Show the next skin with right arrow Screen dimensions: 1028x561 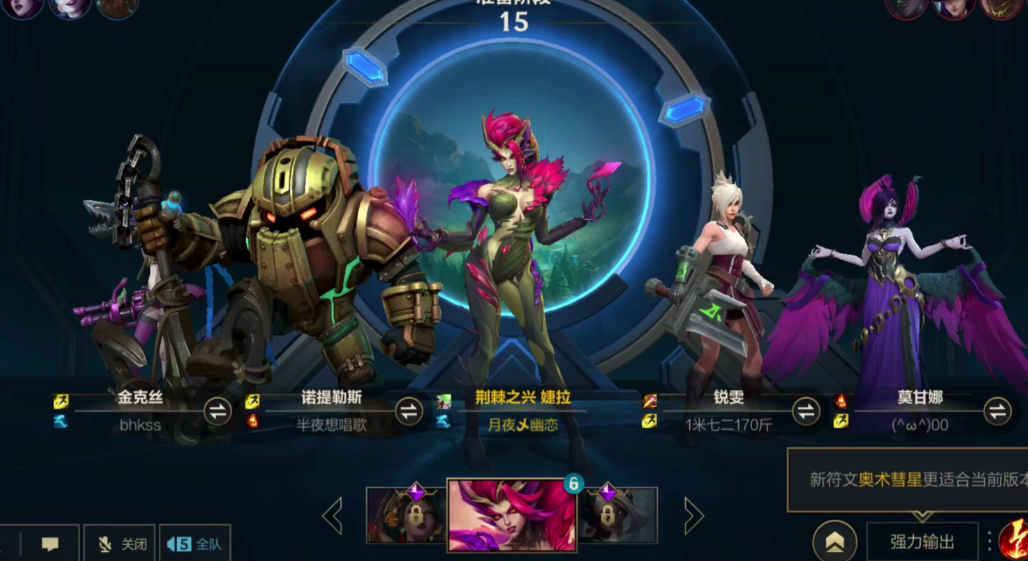[693, 516]
